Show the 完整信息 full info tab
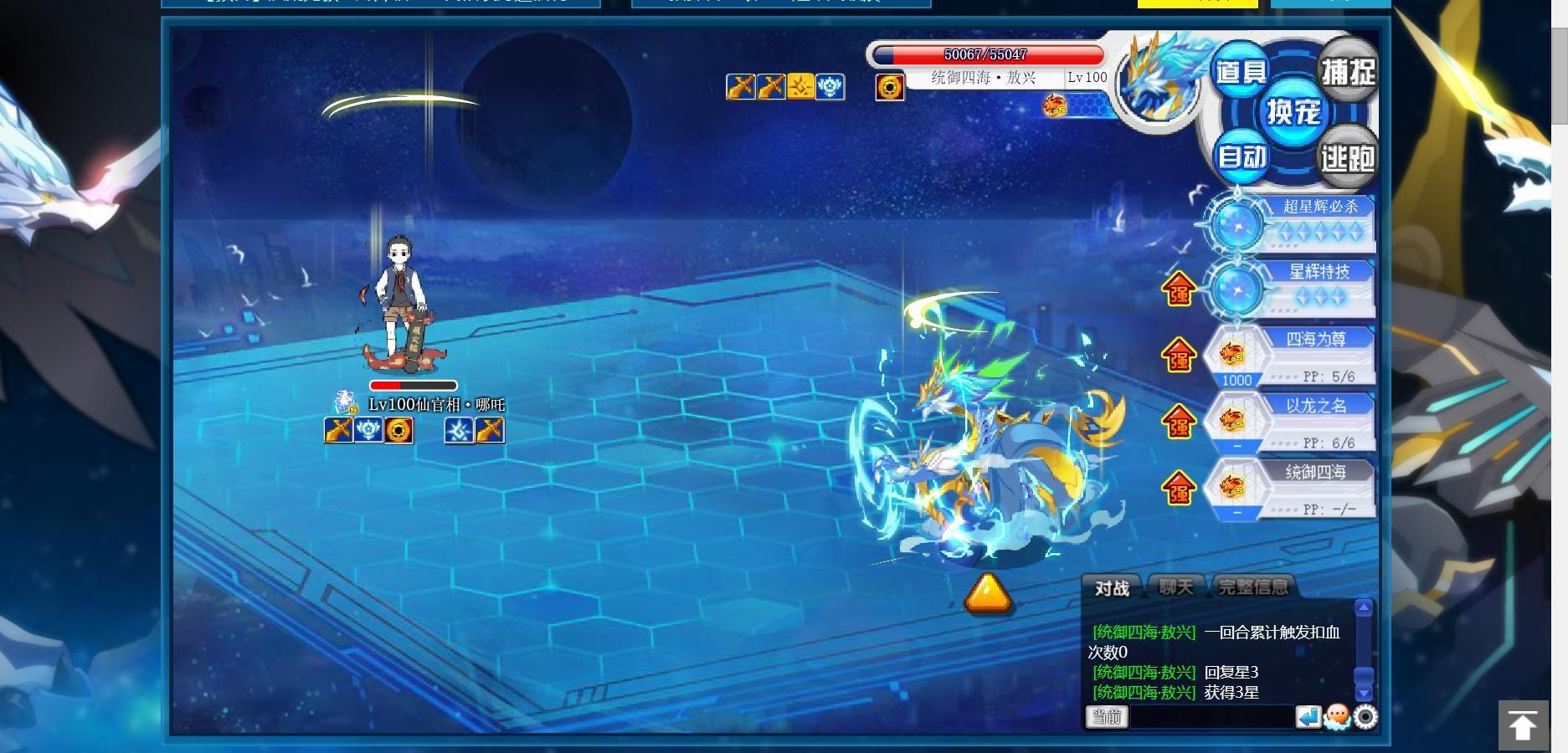 coord(1253,587)
